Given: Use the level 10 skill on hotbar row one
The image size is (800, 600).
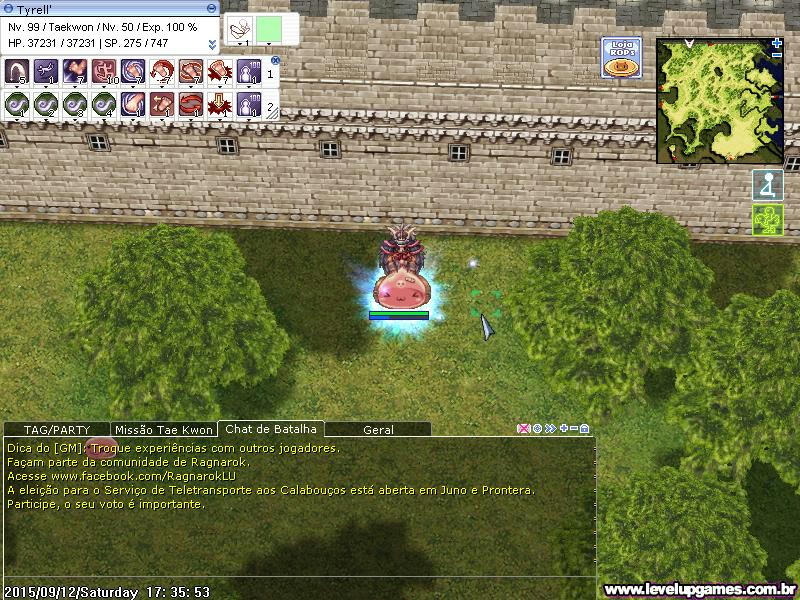Looking at the screenshot, I should (x=103, y=72).
